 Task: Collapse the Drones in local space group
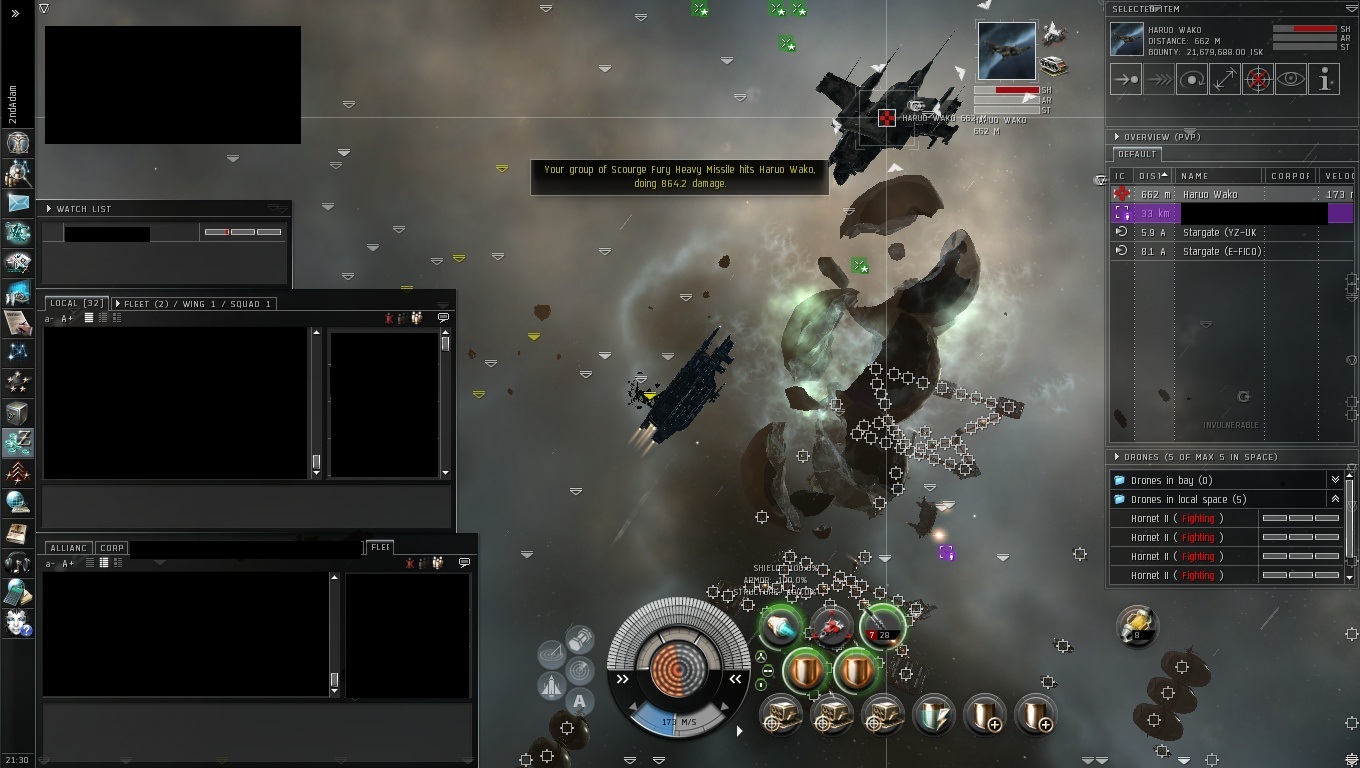click(x=1334, y=499)
